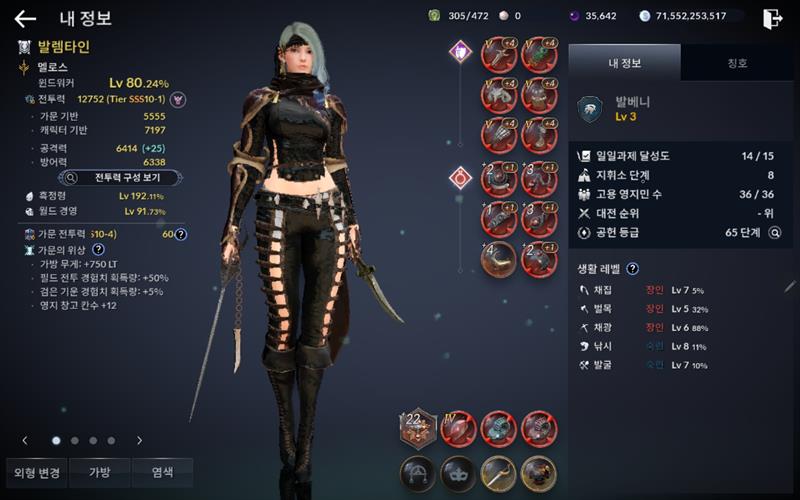Select the 내 정보 tab
The image size is (800, 500).
pos(624,63)
